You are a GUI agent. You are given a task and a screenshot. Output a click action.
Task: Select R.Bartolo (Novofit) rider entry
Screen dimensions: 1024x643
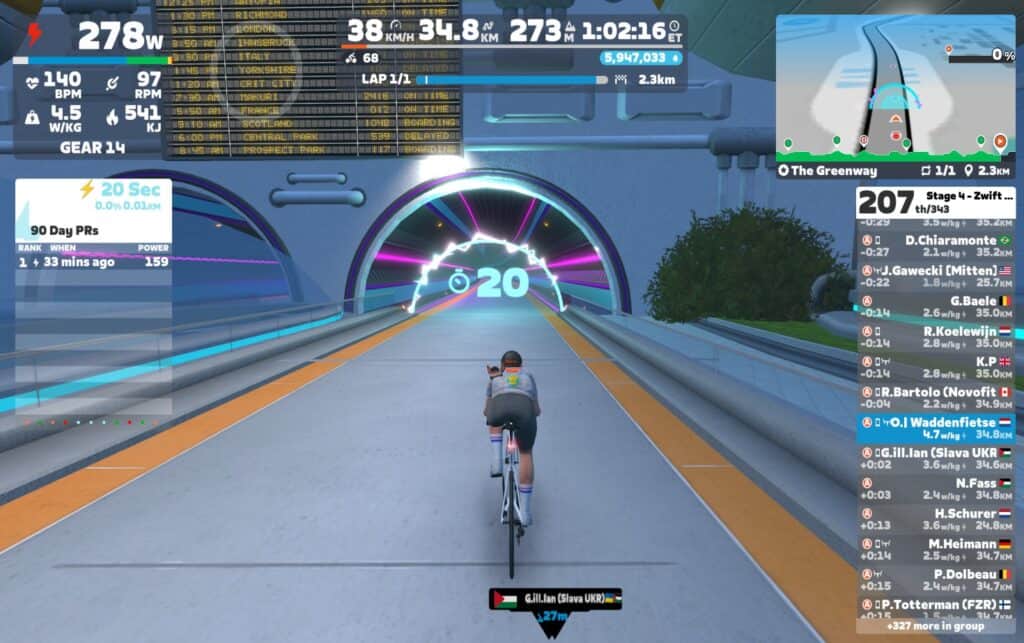point(935,398)
